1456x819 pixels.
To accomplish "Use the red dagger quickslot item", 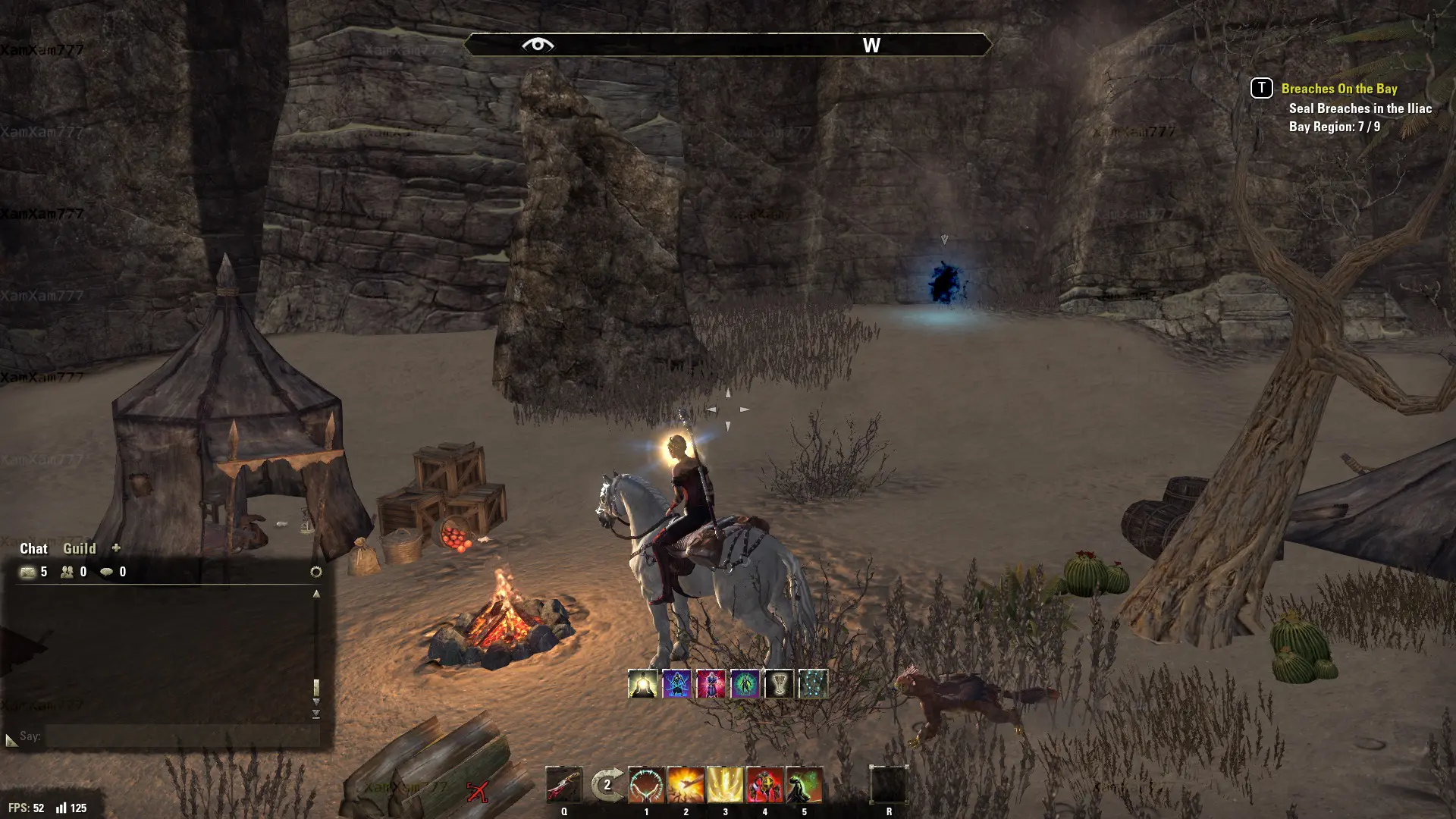I will click(564, 786).
